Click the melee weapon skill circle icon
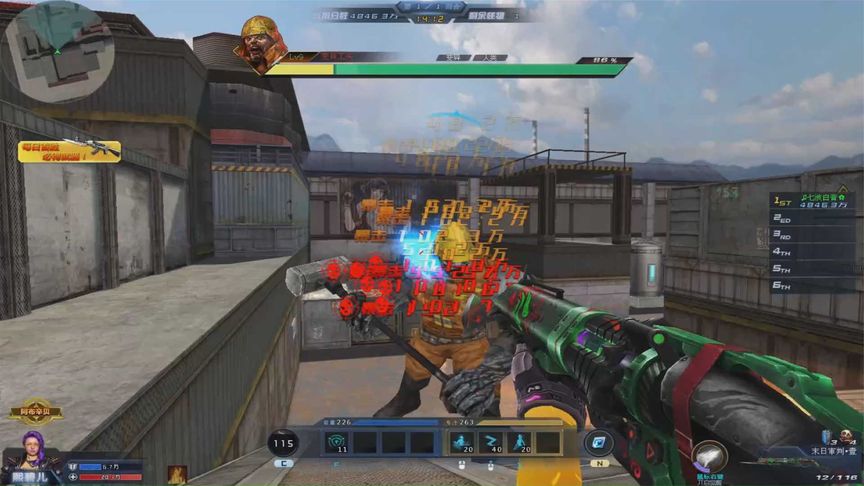864x486 pixels. click(708, 458)
